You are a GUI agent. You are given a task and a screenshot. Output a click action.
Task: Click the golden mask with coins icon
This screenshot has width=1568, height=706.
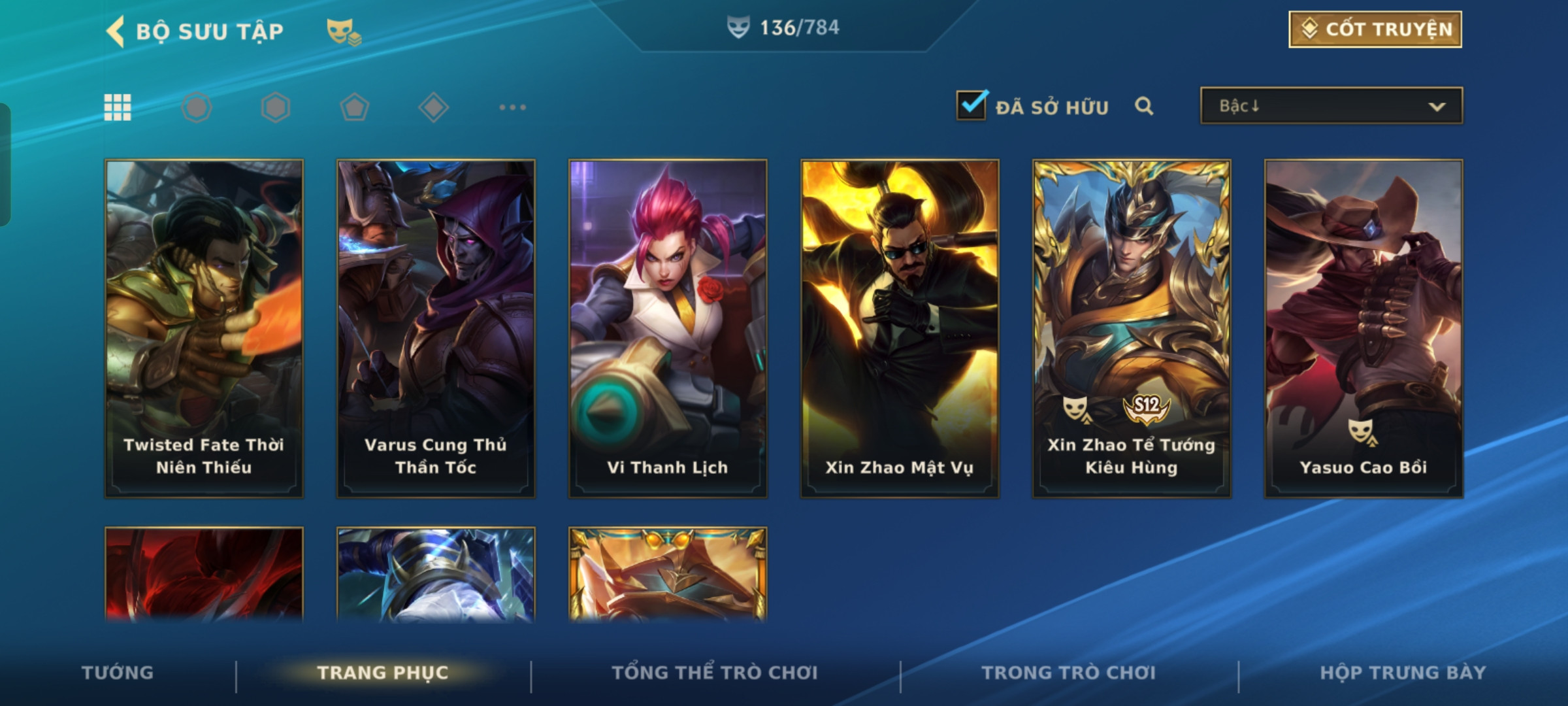(x=344, y=31)
